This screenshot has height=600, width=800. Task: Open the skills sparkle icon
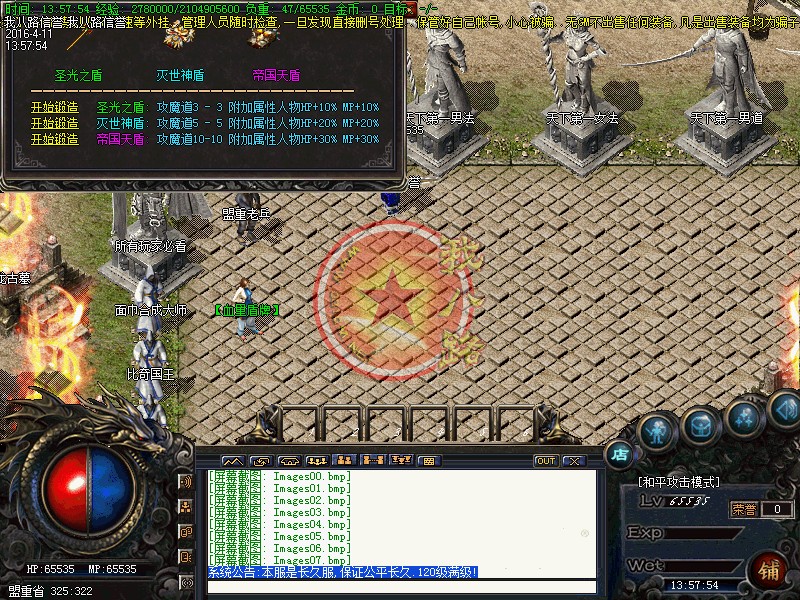click(x=745, y=418)
